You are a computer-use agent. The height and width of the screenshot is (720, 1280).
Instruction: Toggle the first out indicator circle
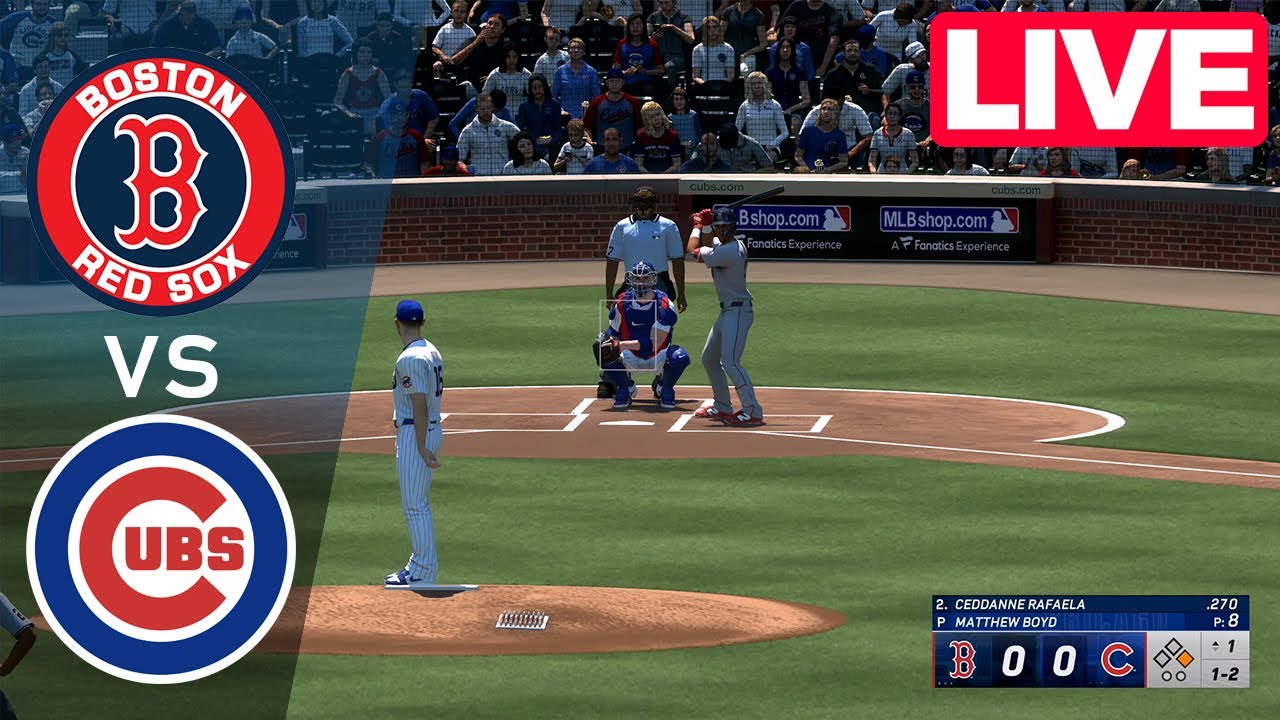1167,677
